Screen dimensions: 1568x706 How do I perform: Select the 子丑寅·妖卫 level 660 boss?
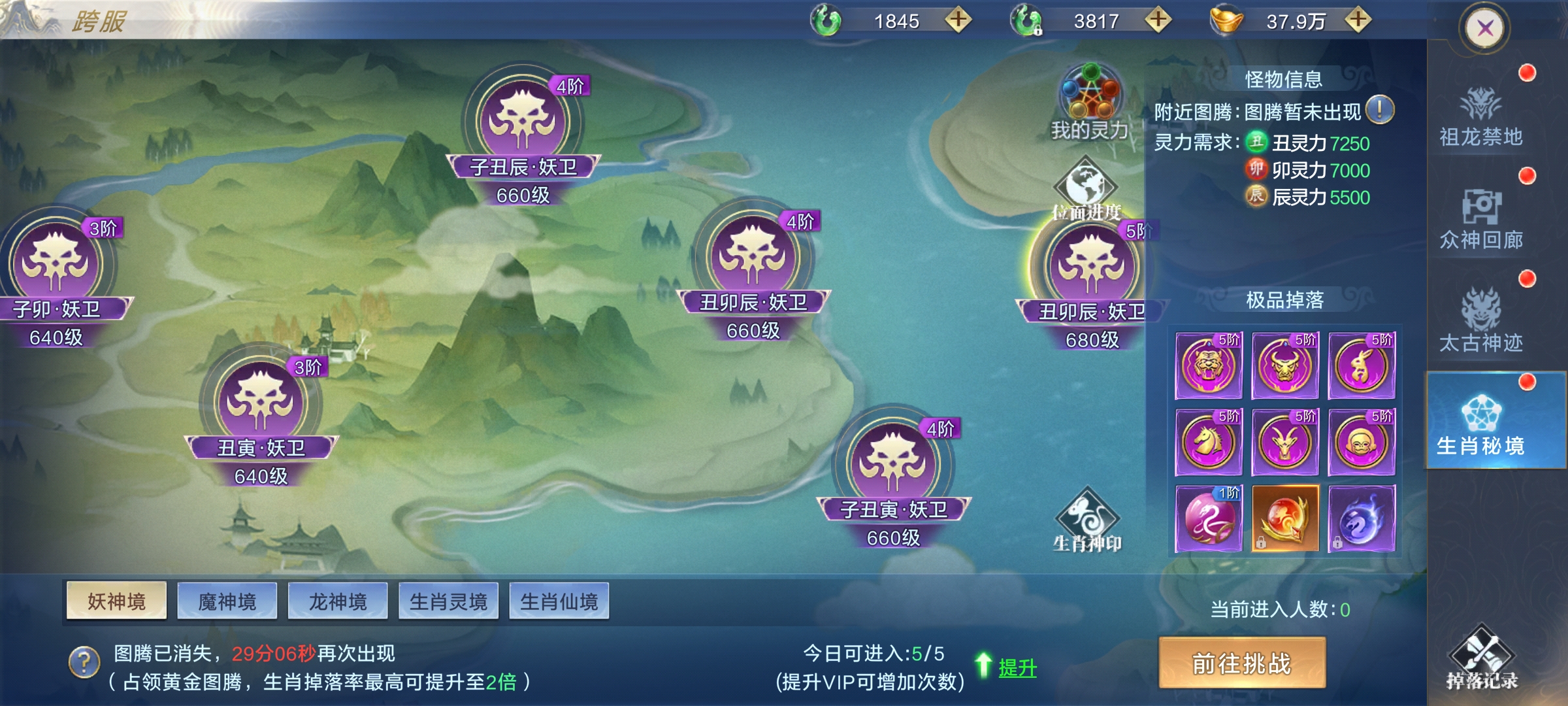893,464
